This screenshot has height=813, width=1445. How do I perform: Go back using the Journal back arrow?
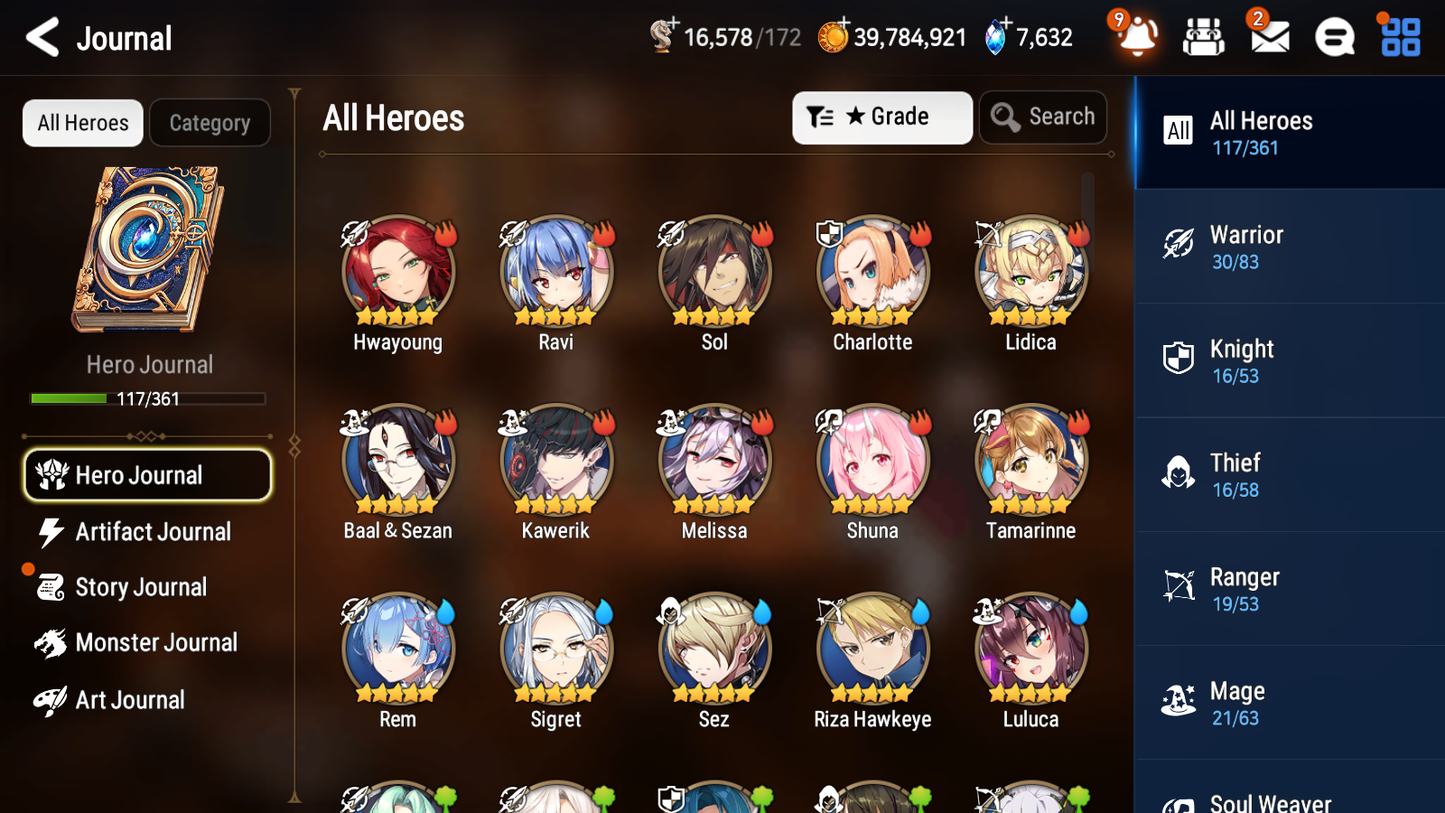click(x=42, y=37)
